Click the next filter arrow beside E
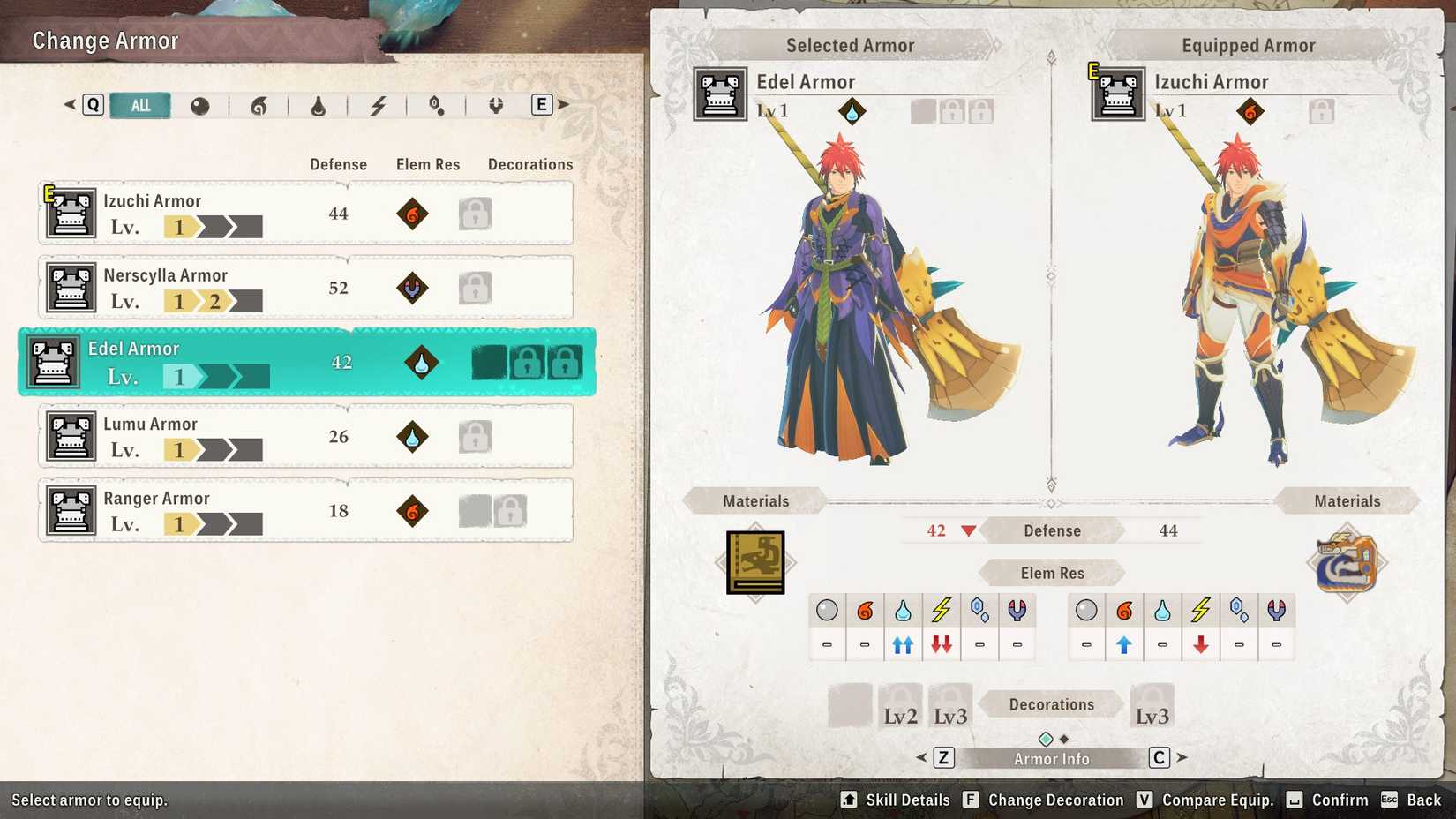 [x=565, y=103]
